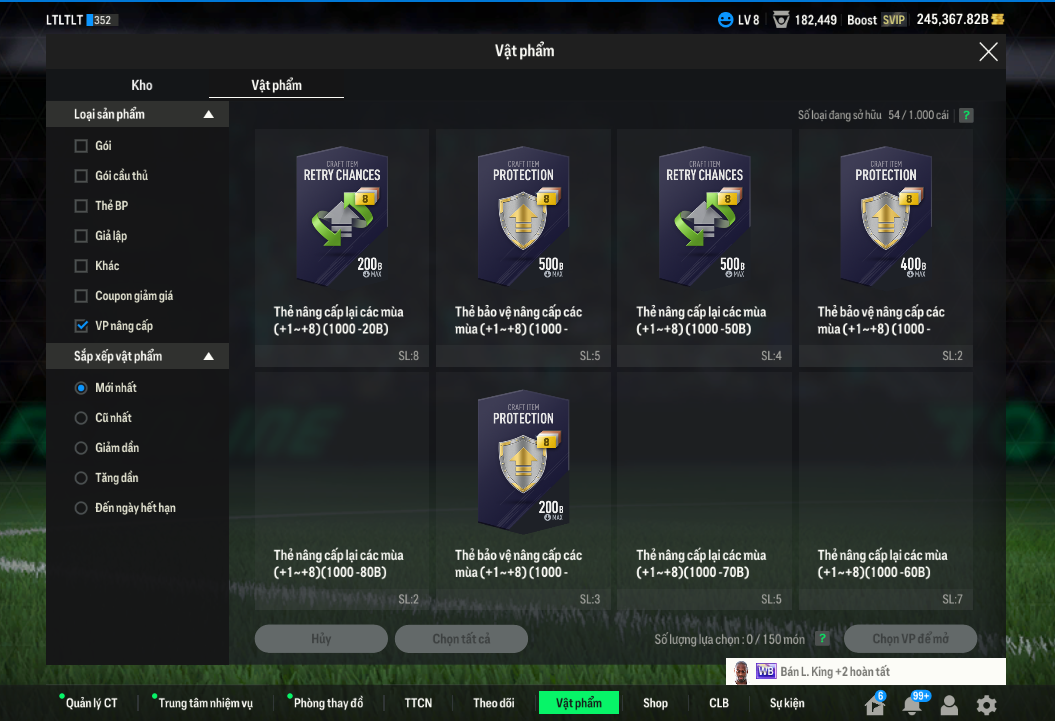The height and width of the screenshot is (721, 1055).
Task: Check the Thẻ BP filter
Action: point(81,206)
